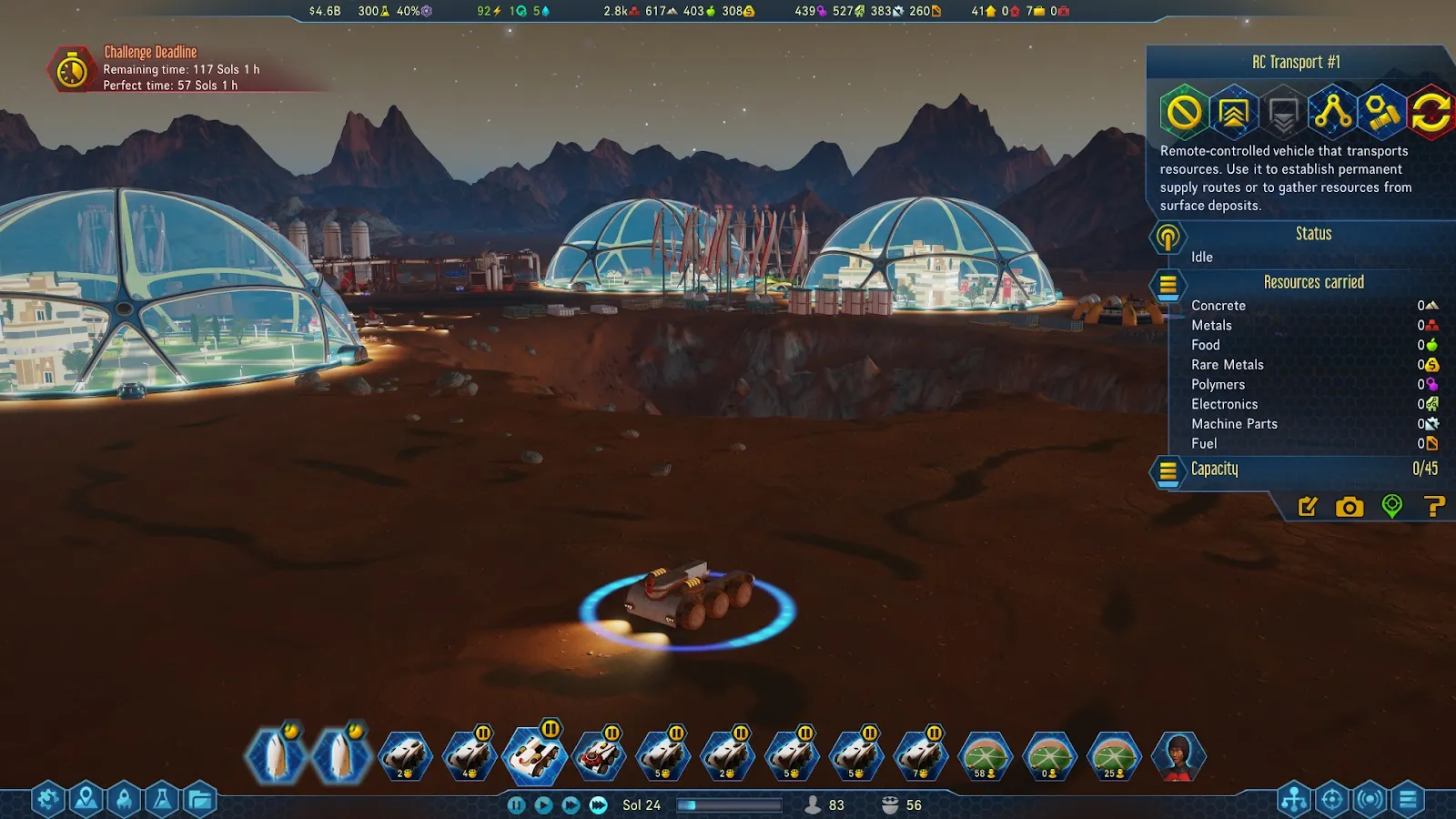
Task: Click the nut and bolt salvage icon
Action: pyautogui.click(x=1381, y=113)
